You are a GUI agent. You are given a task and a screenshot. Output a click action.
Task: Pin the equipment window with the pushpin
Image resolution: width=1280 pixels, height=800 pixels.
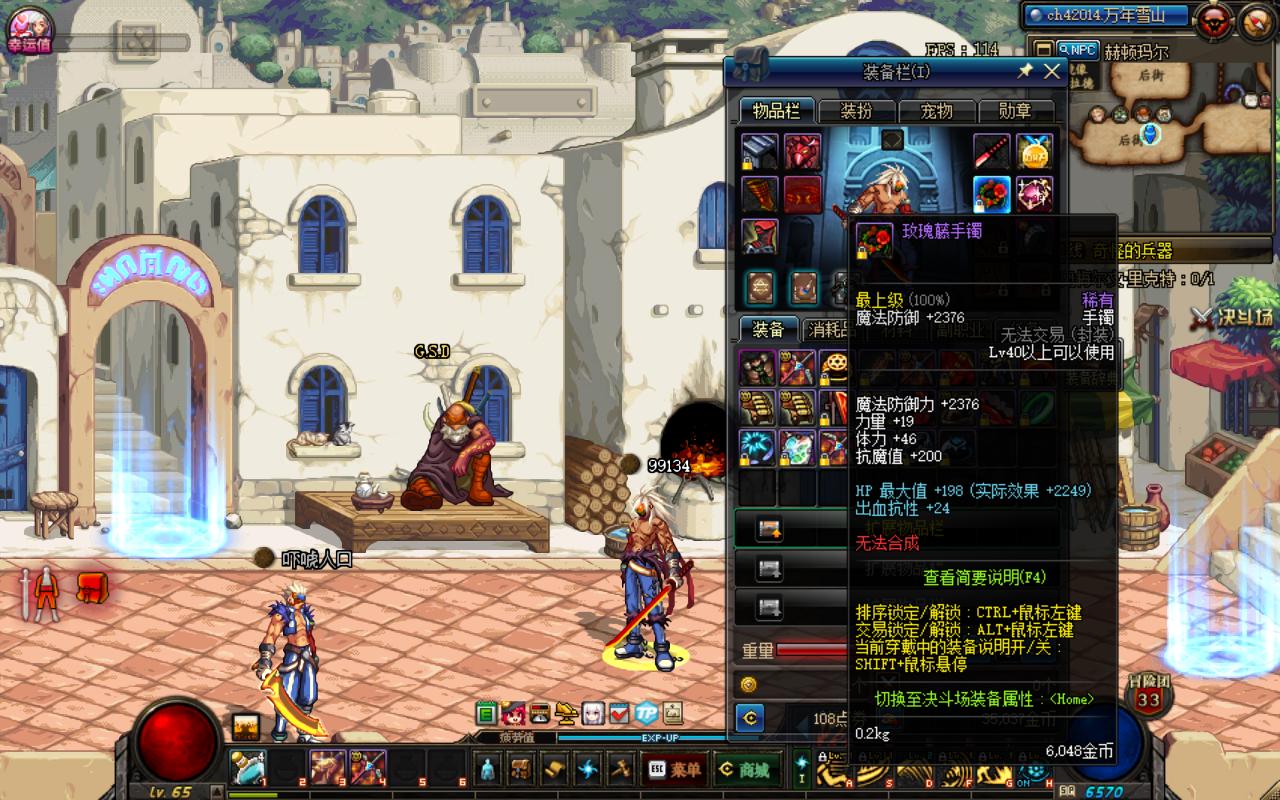(x=1025, y=71)
